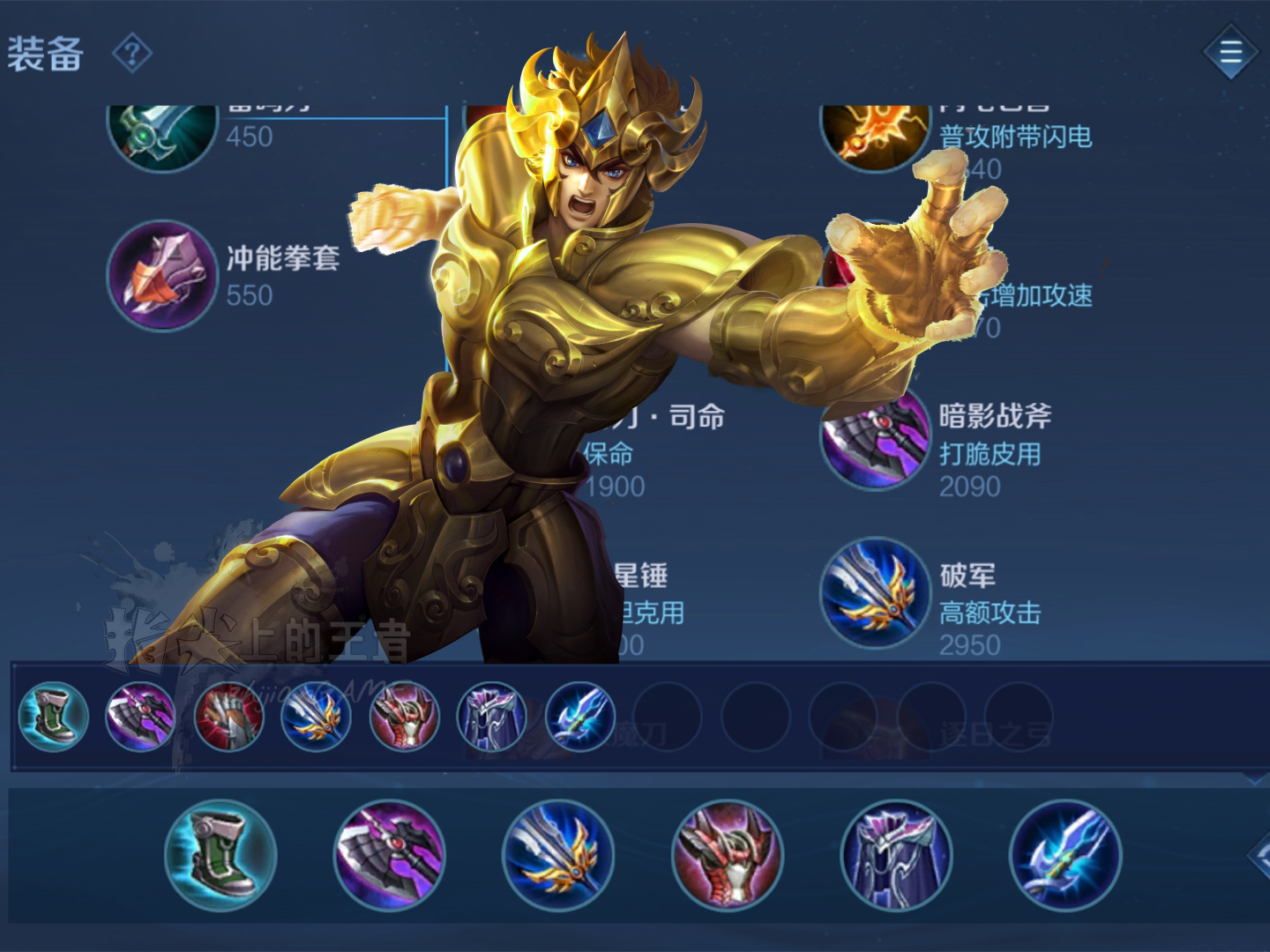Screen dimensions: 1270x952
Task: Click the large blue glowing sword icon
Action: (x=1065, y=855)
